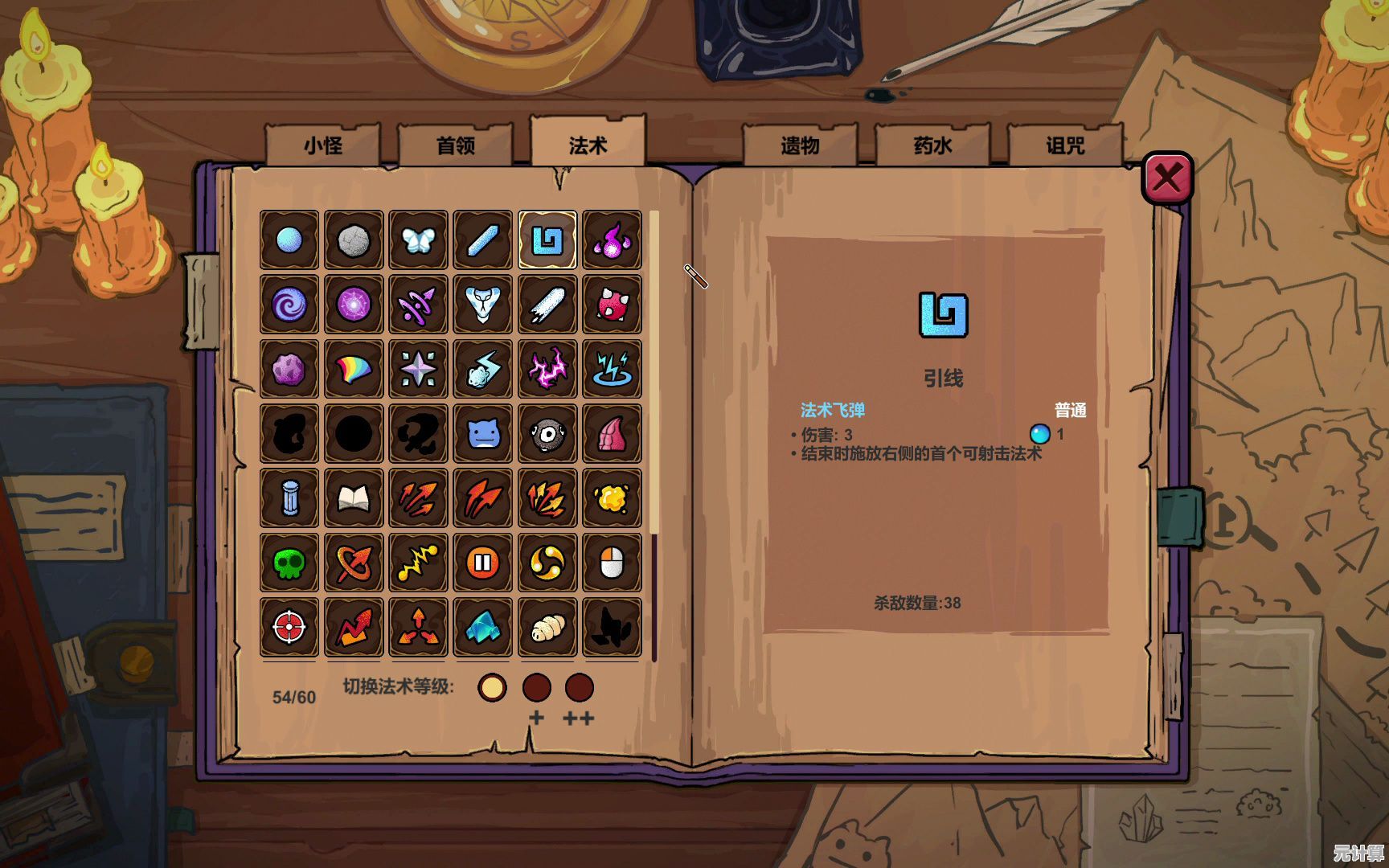Select the gray rock spell icon
Viewport: 1389px width, 868px height.
tap(354, 240)
